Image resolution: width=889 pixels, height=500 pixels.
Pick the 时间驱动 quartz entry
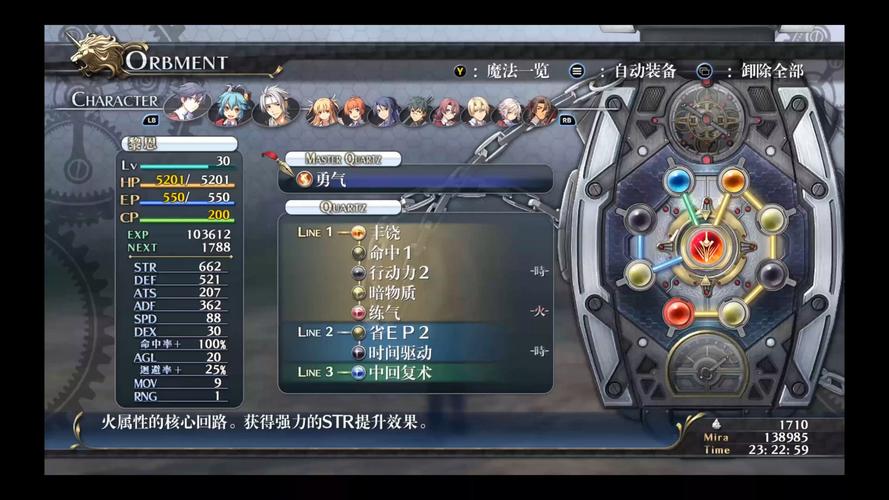(400, 352)
